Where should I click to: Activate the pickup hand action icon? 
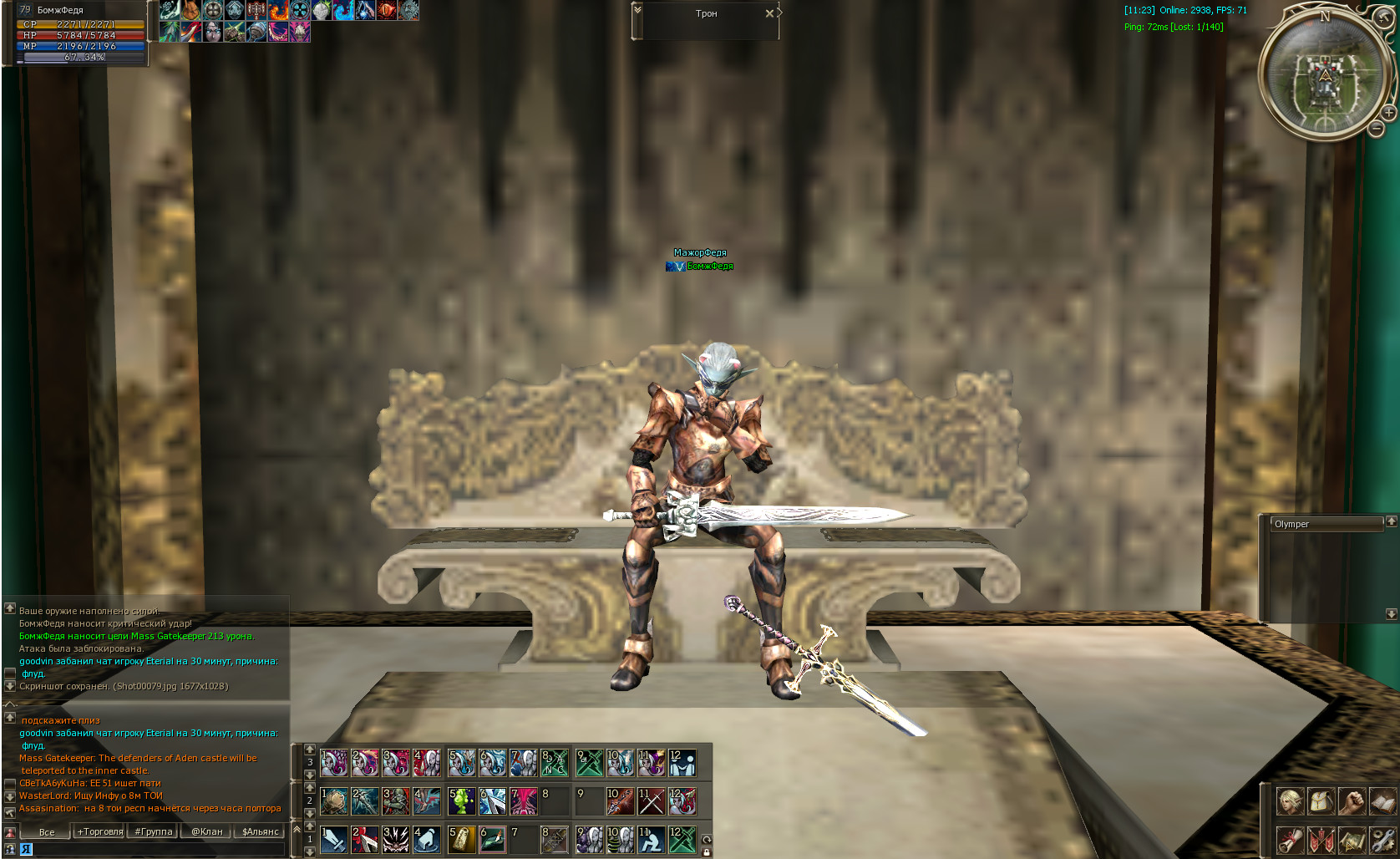426,840
